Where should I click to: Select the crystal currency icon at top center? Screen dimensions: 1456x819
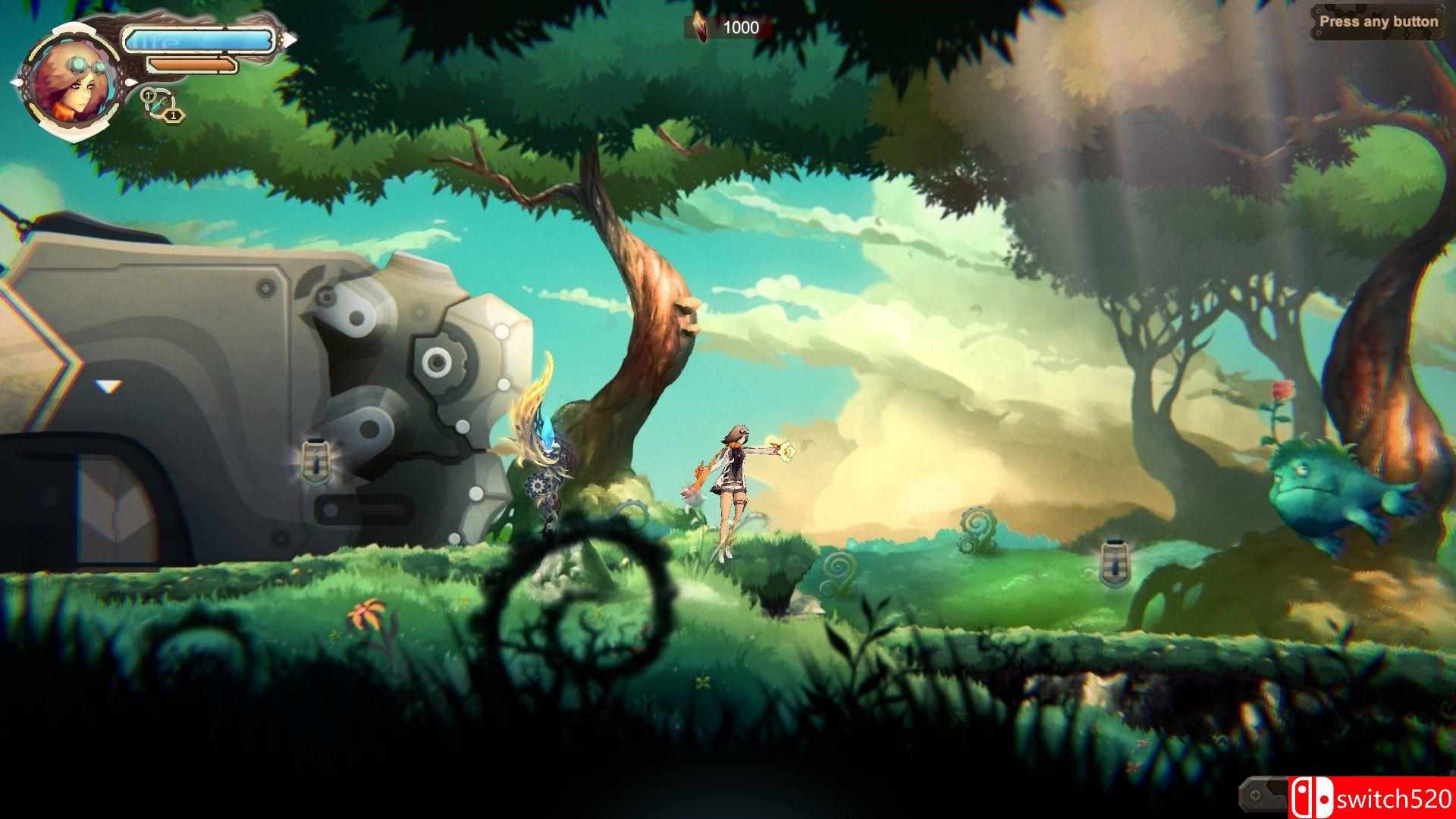point(700,24)
